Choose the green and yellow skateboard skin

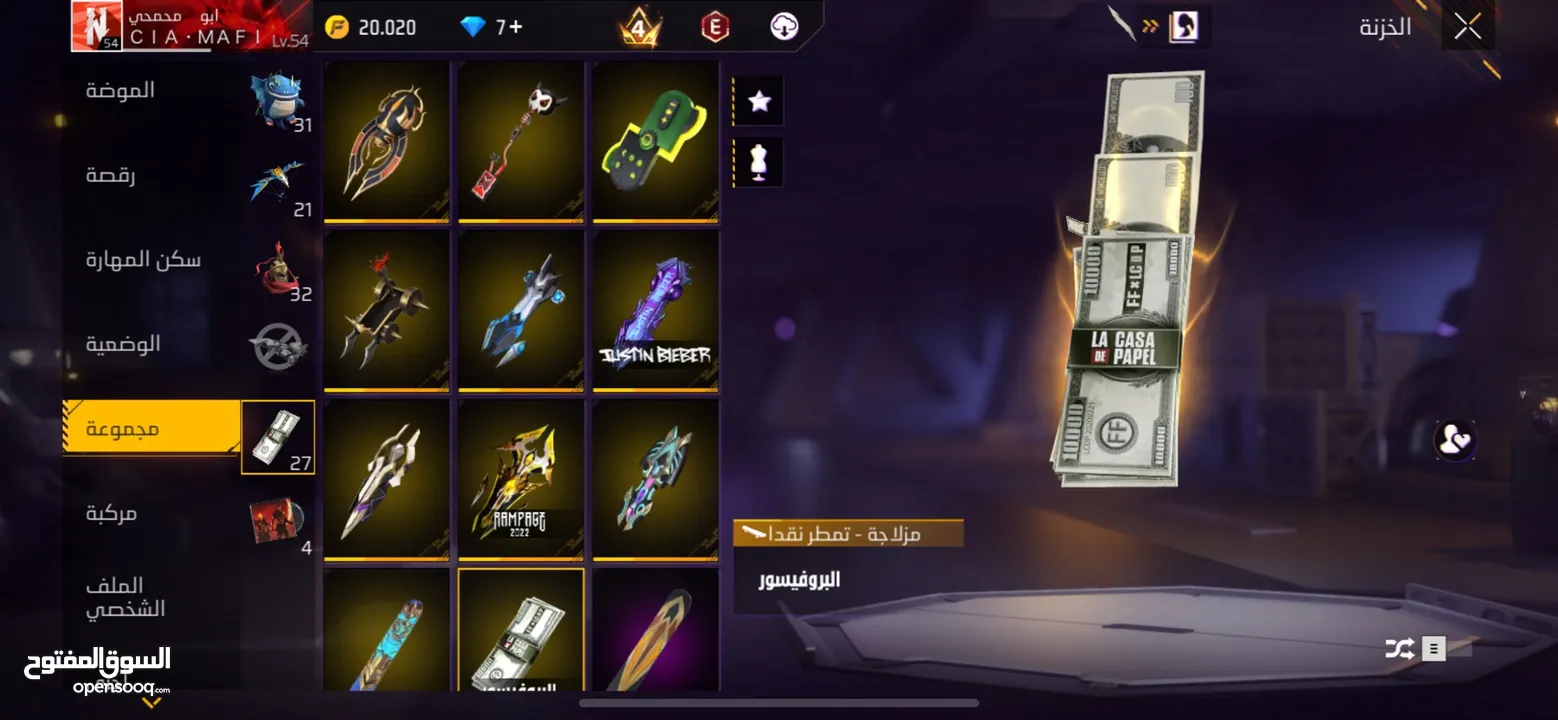655,141
